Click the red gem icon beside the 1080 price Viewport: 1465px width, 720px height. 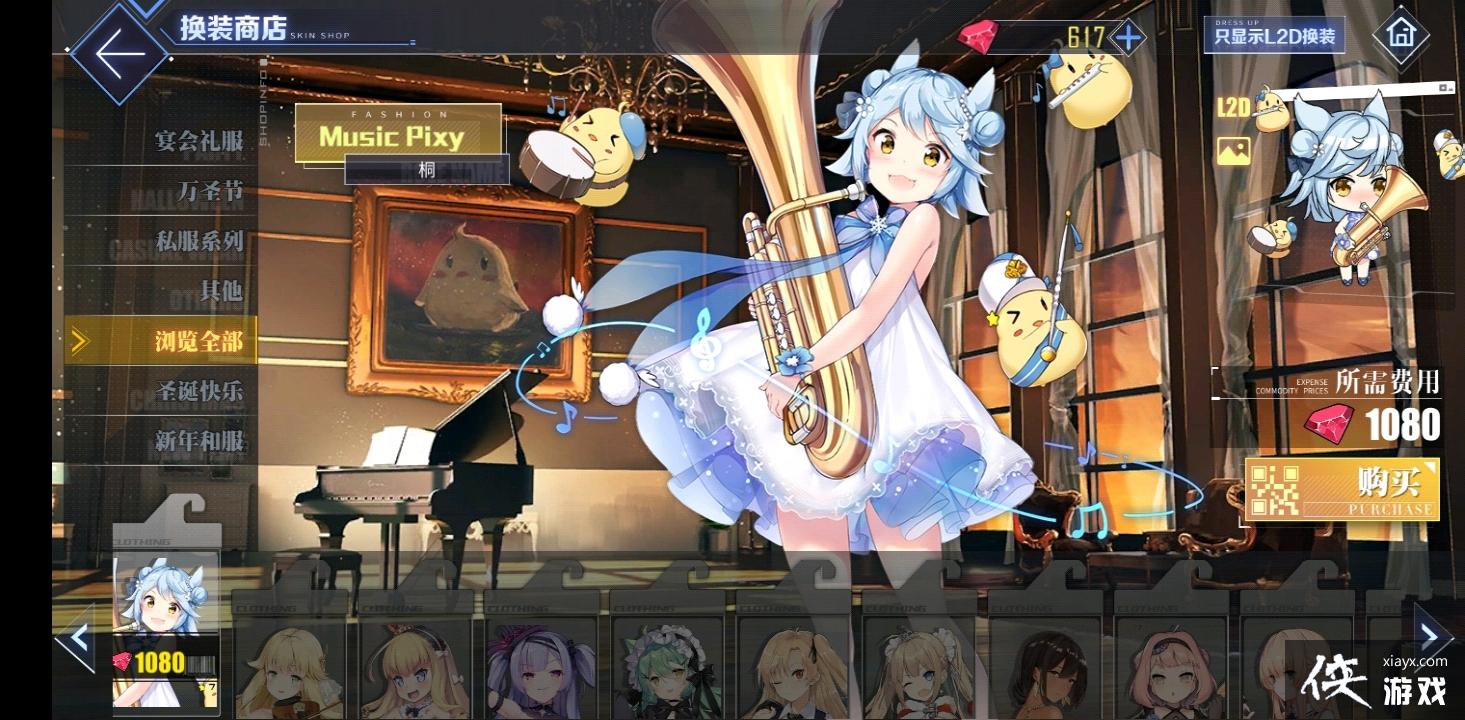(x=121, y=659)
